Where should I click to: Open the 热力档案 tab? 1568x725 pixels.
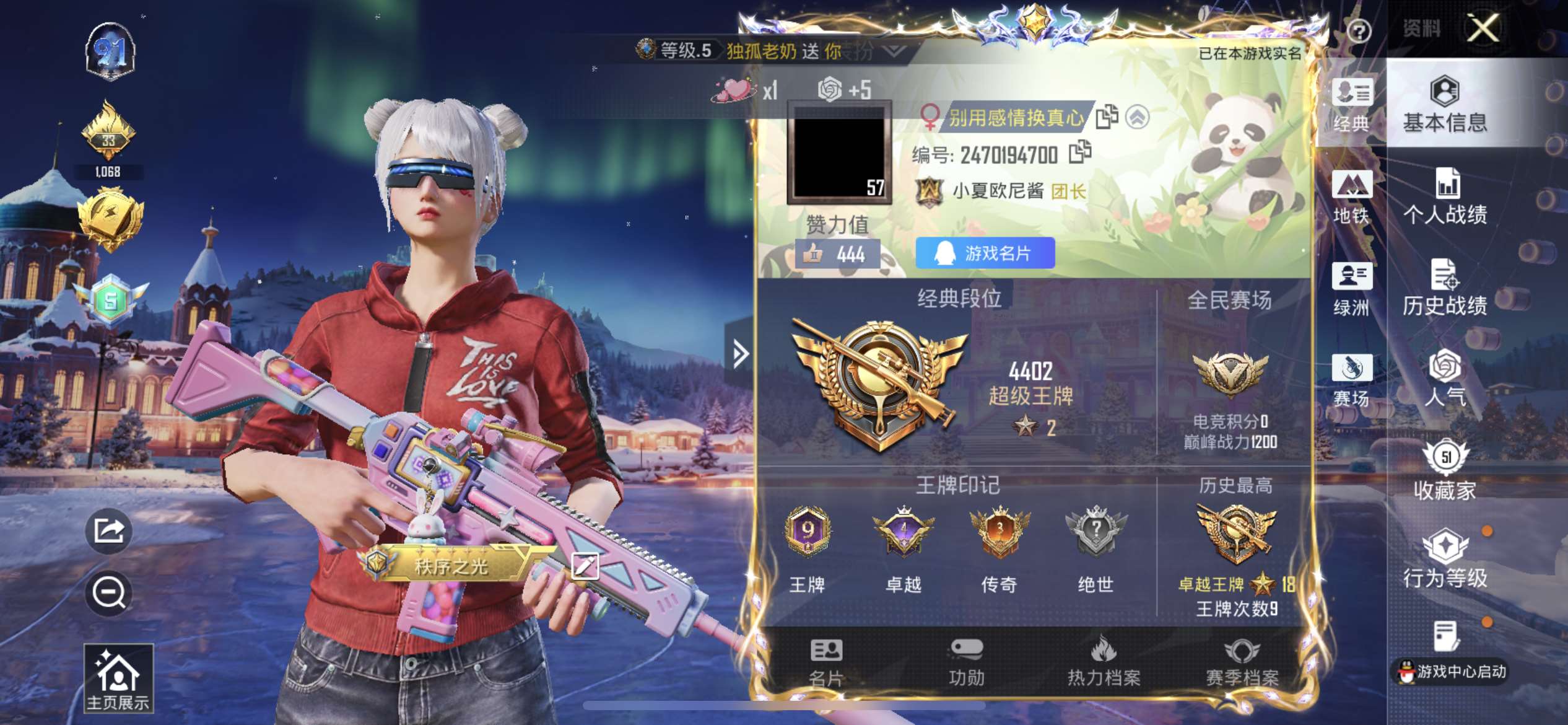pyautogui.click(x=1104, y=663)
